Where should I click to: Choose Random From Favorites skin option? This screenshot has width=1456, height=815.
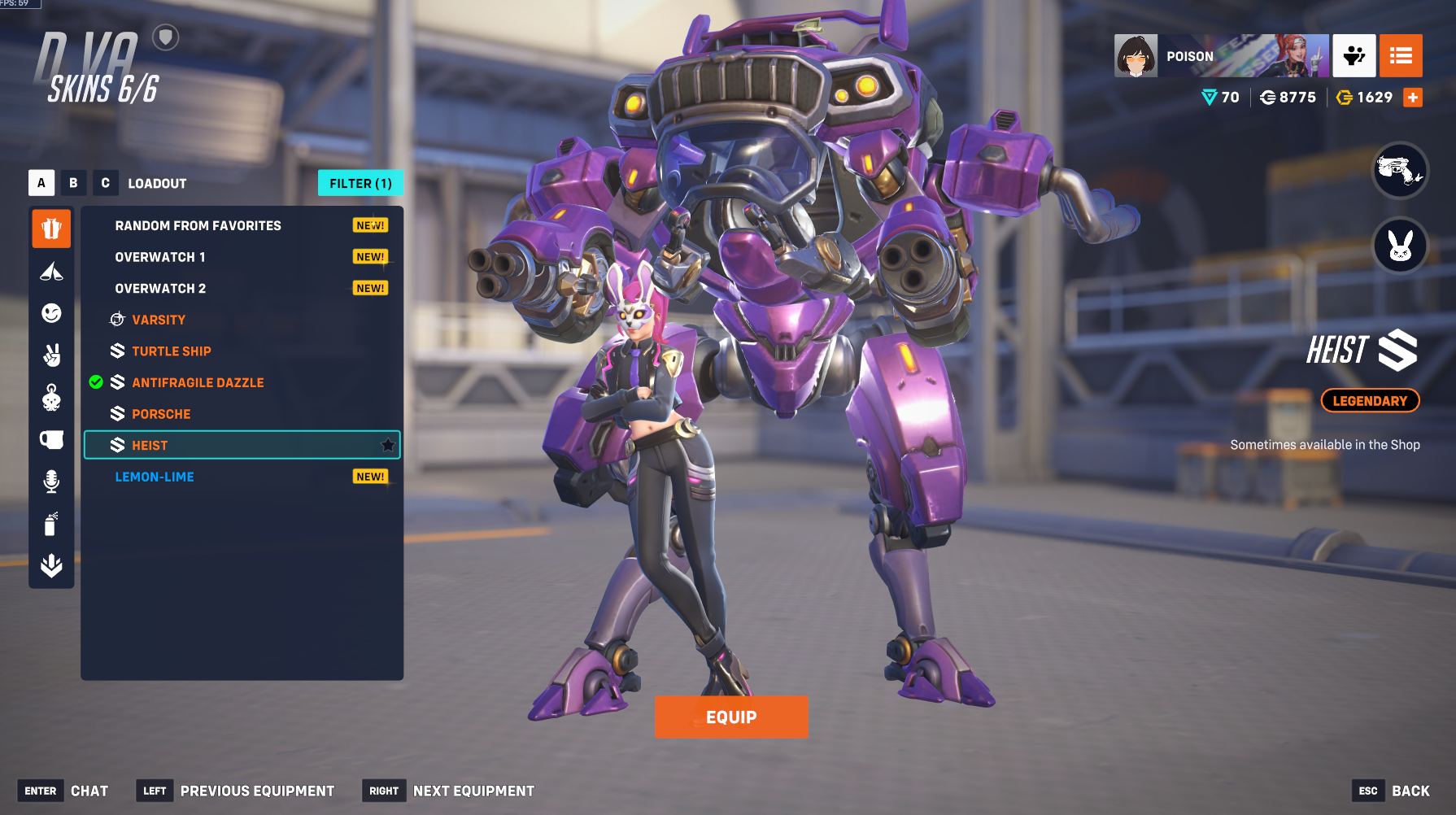(198, 226)
